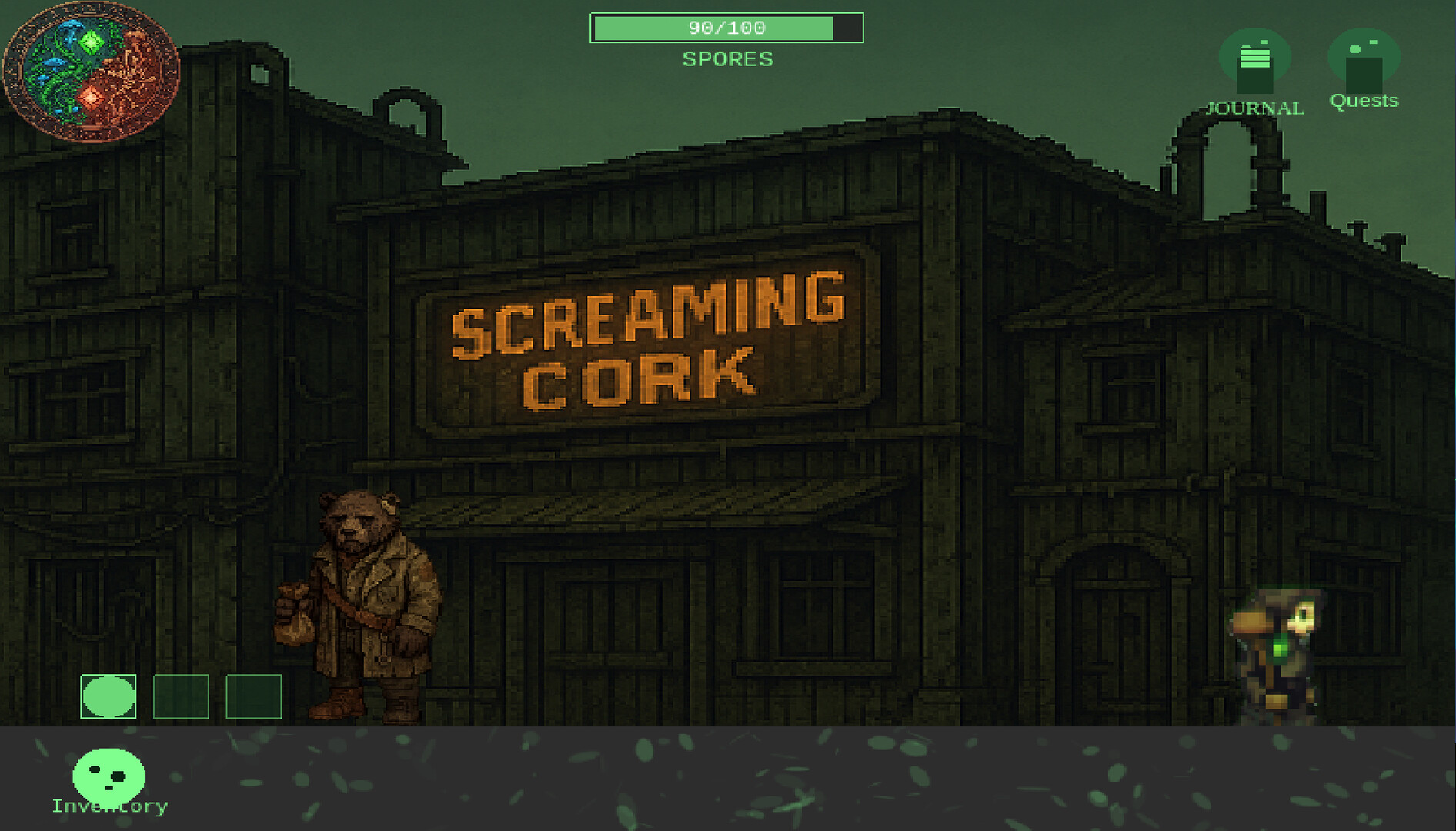The height and width of the screenshot is (831, 1456).
Task: Click the second empty hotbar slot
Action: 182,698
